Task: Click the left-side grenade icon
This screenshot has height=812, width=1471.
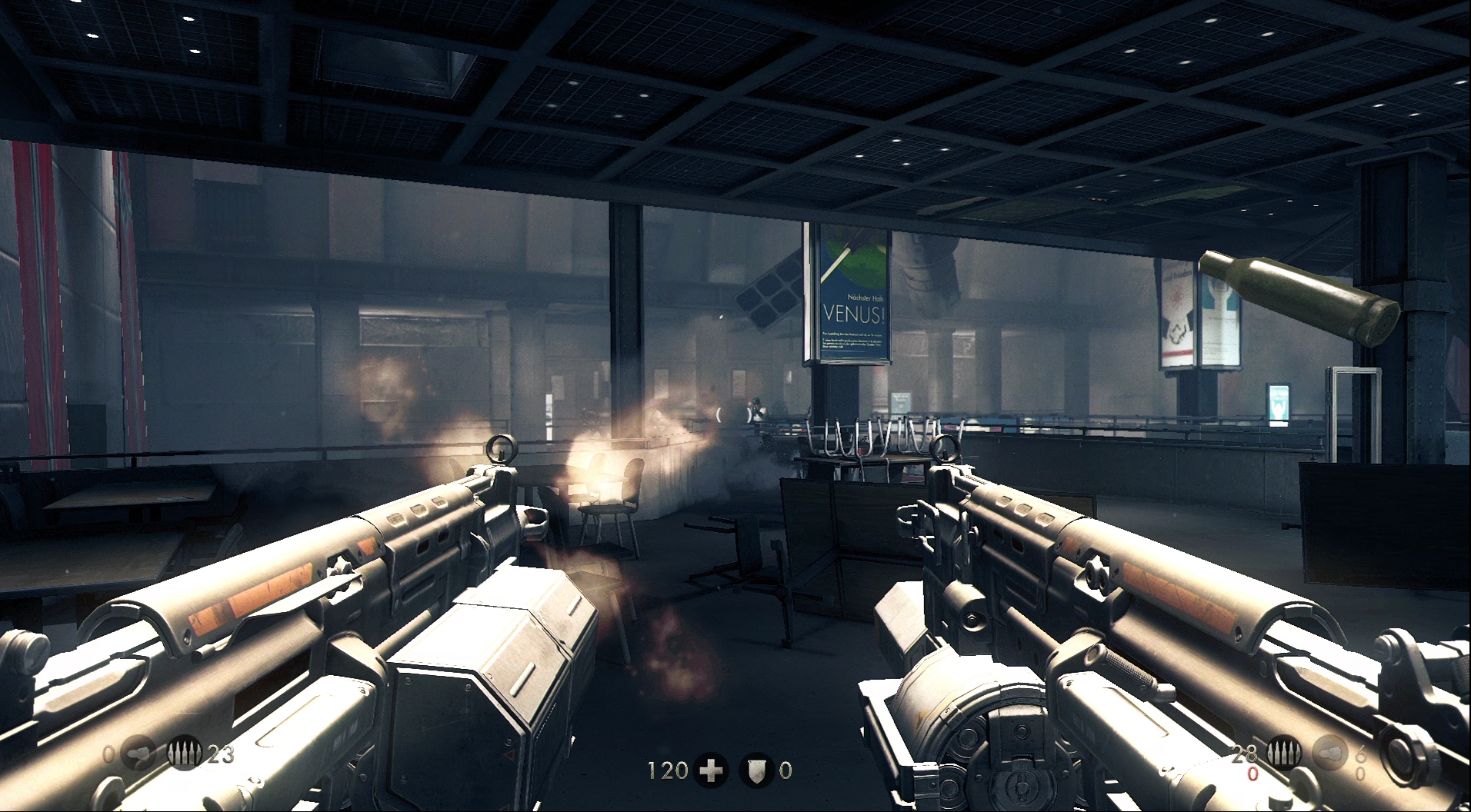Action: pyautogui.click(x=138, y=754)
